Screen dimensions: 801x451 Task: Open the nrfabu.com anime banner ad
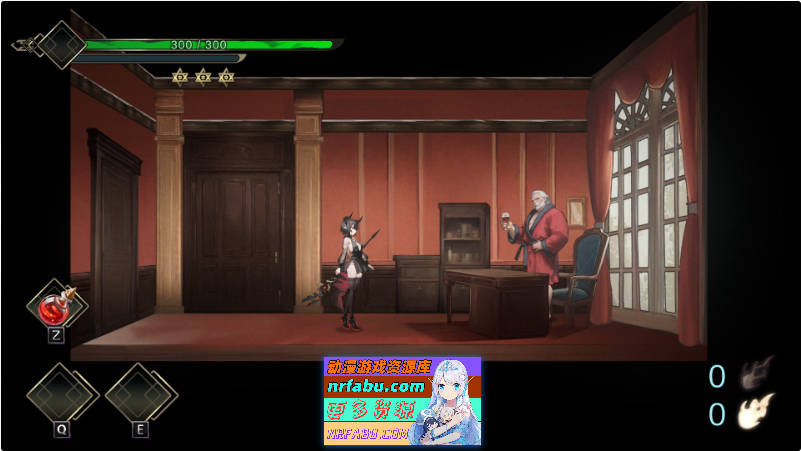click(402, 401)
